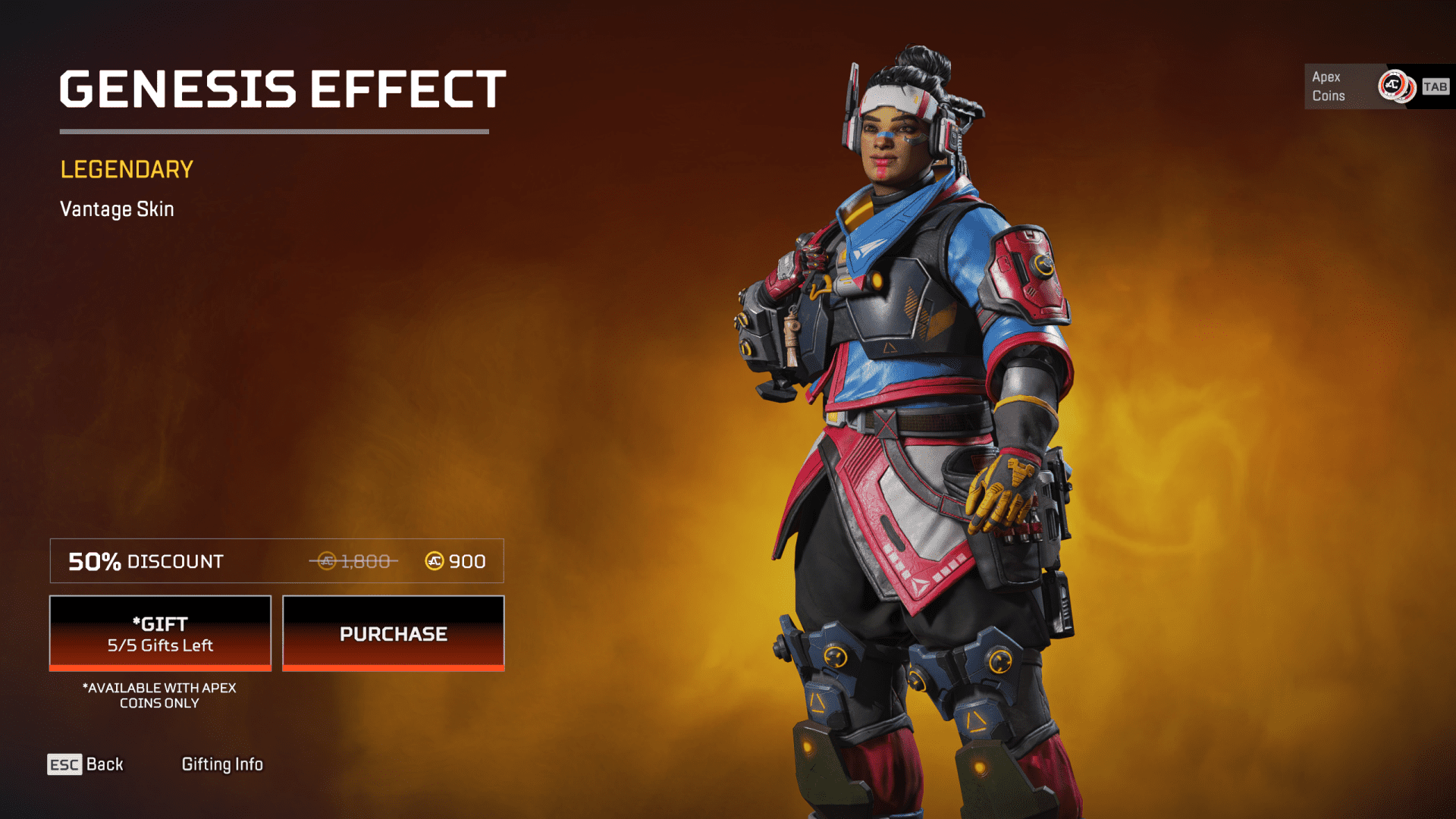Click the coin icon on the crossed-out 1,800 price

point(326,561)
